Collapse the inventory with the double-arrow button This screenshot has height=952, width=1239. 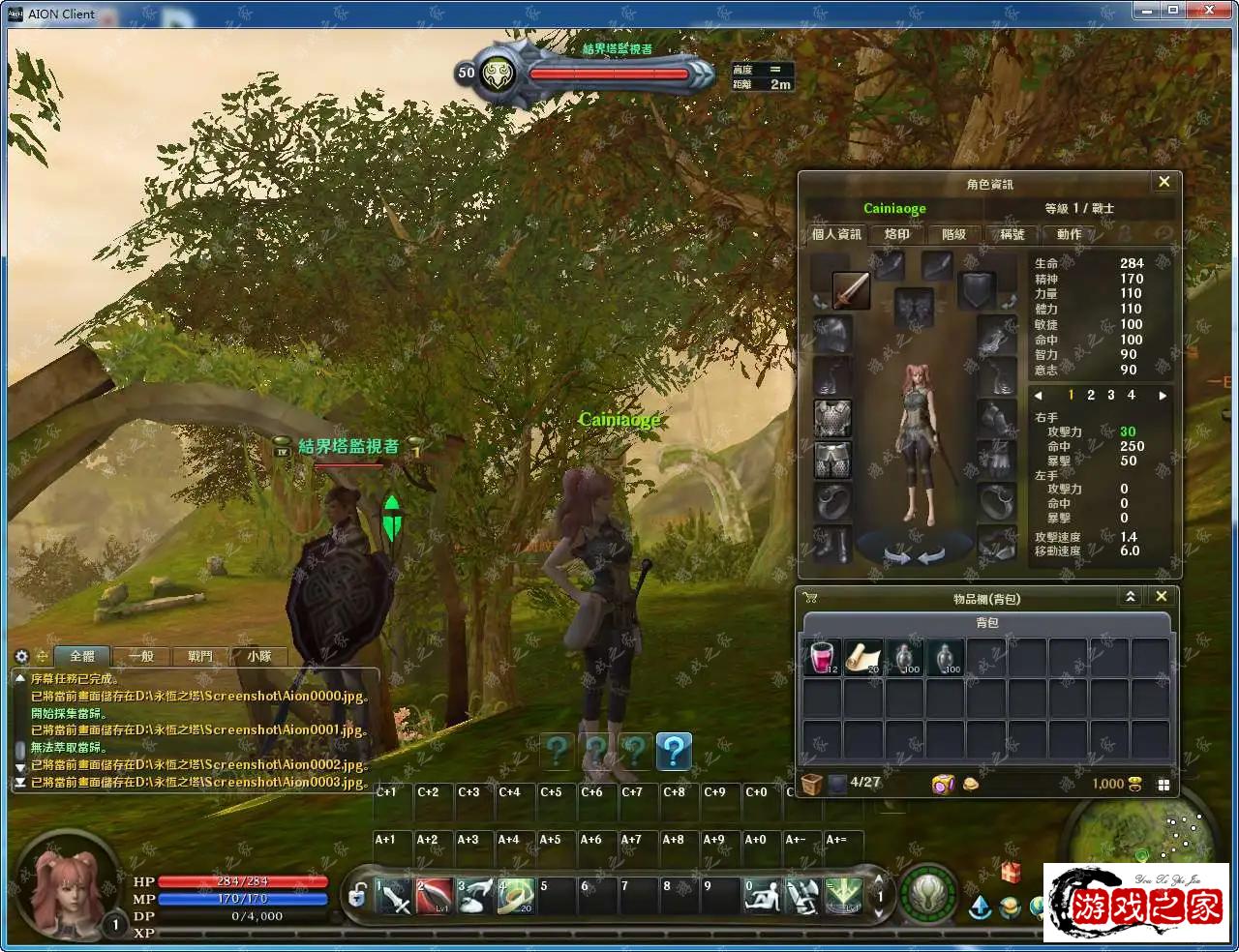[x=1130, y=596]
